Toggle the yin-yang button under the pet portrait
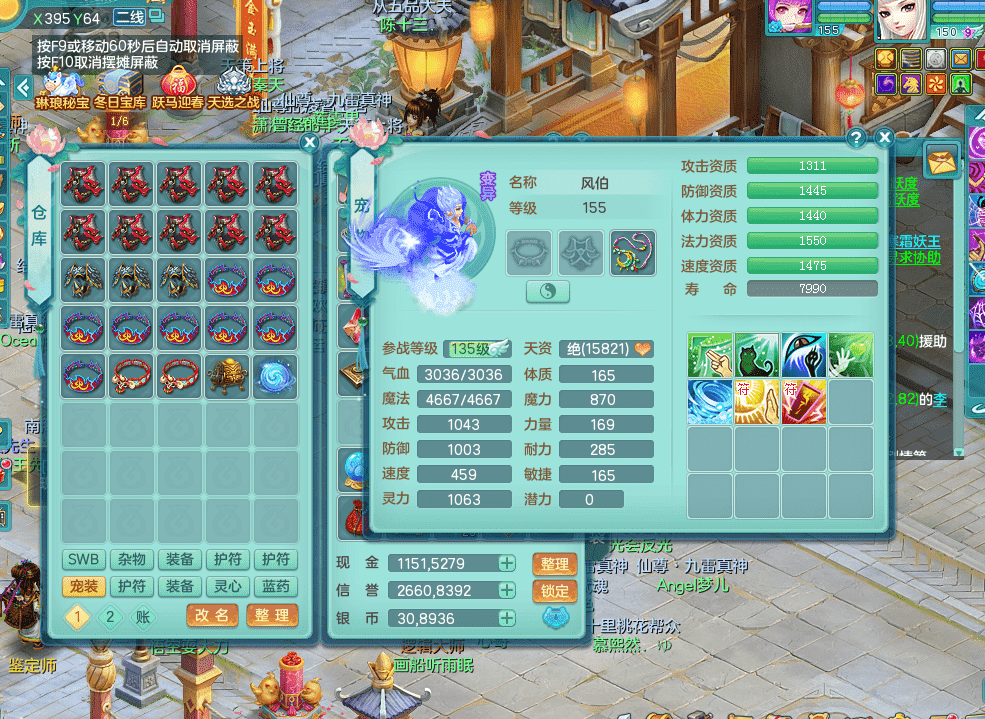This screenshot has height=719, width=985. (547, 292)
